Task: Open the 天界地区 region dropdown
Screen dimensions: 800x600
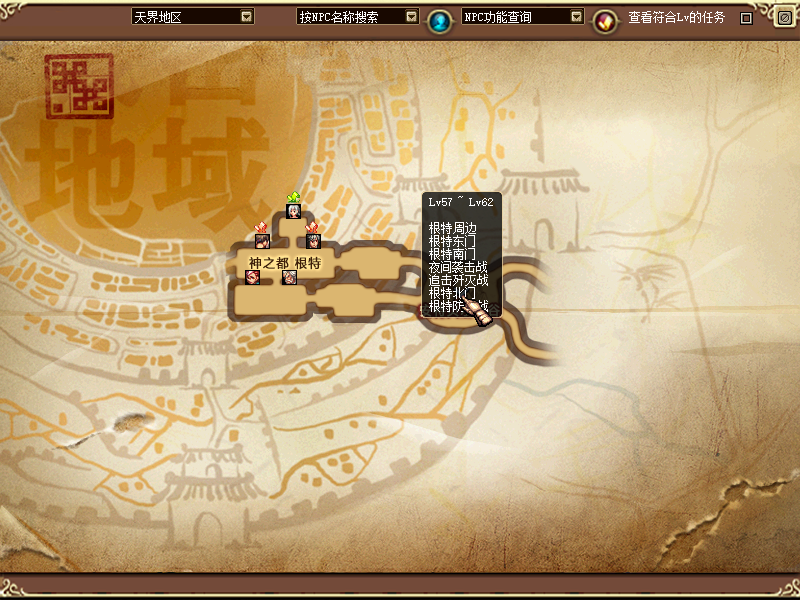Action: [247, 17]
